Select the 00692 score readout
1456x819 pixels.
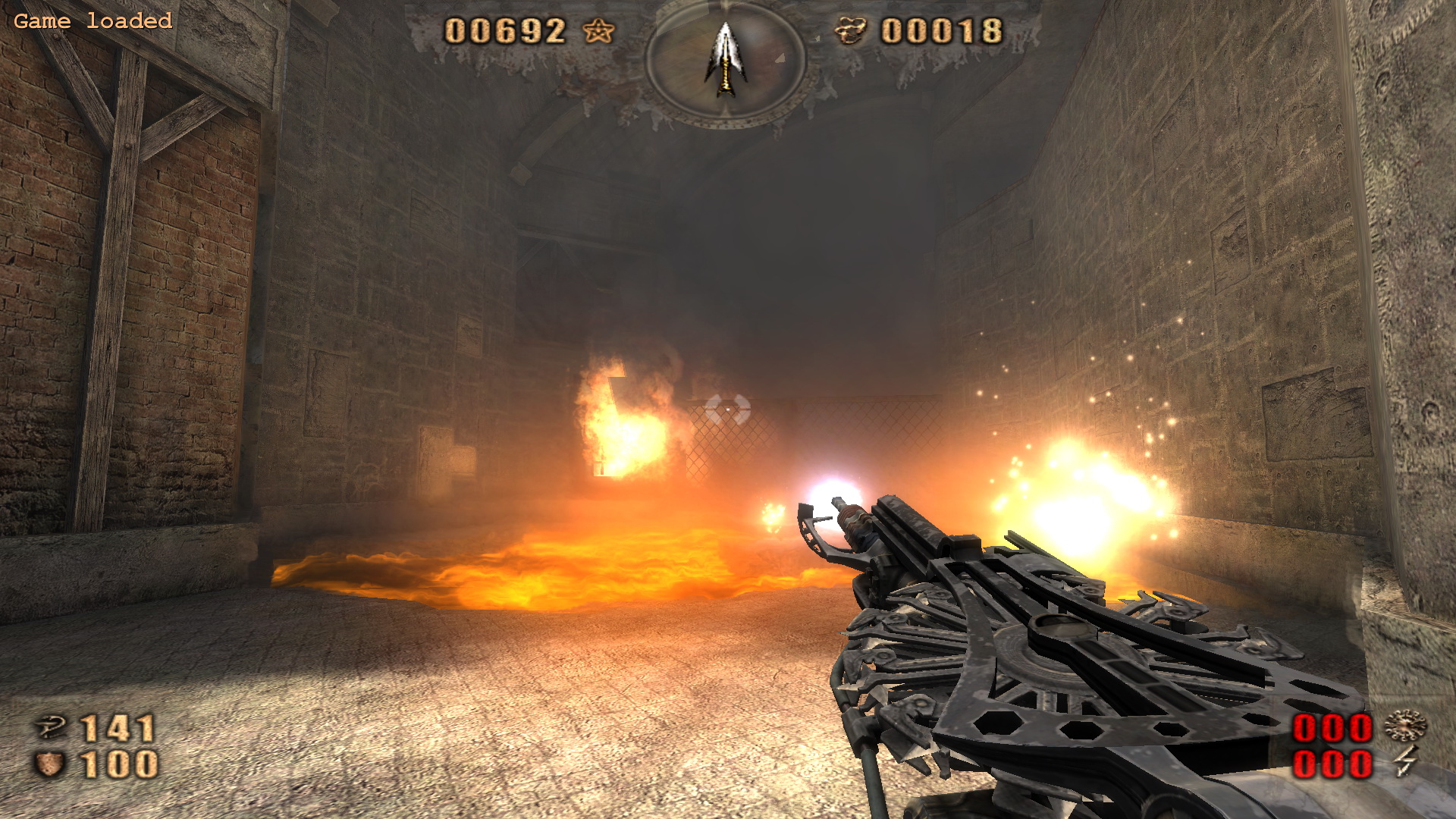[x=504, y=30]
